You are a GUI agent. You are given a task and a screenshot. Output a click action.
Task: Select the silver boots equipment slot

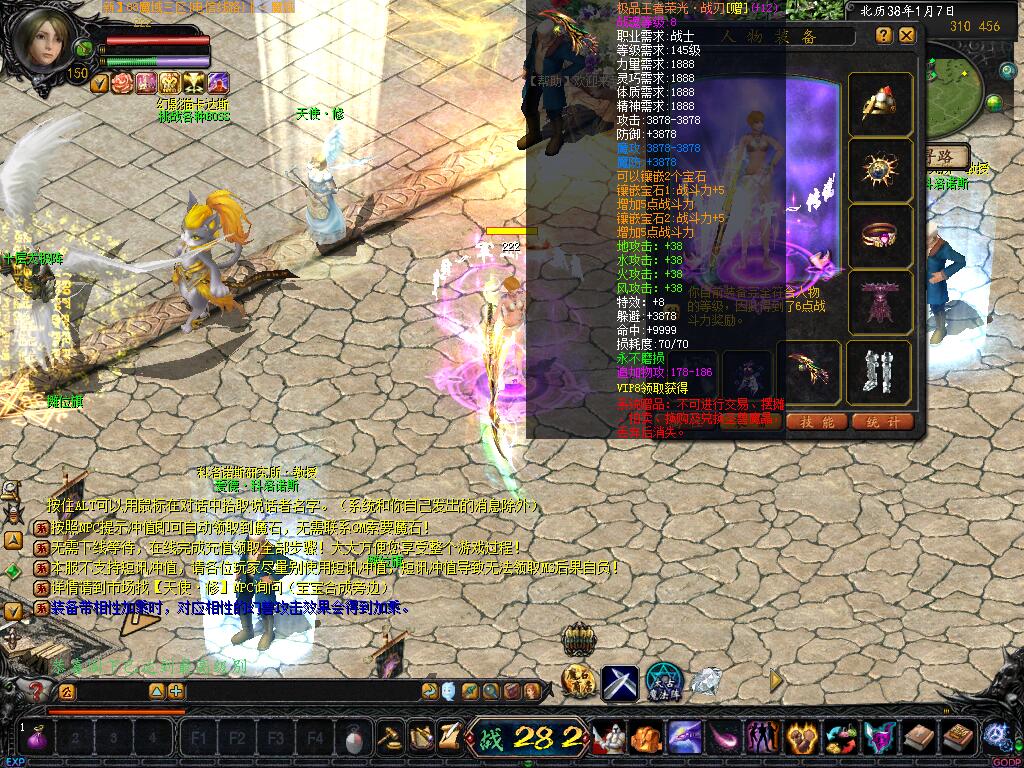[880, 372]
